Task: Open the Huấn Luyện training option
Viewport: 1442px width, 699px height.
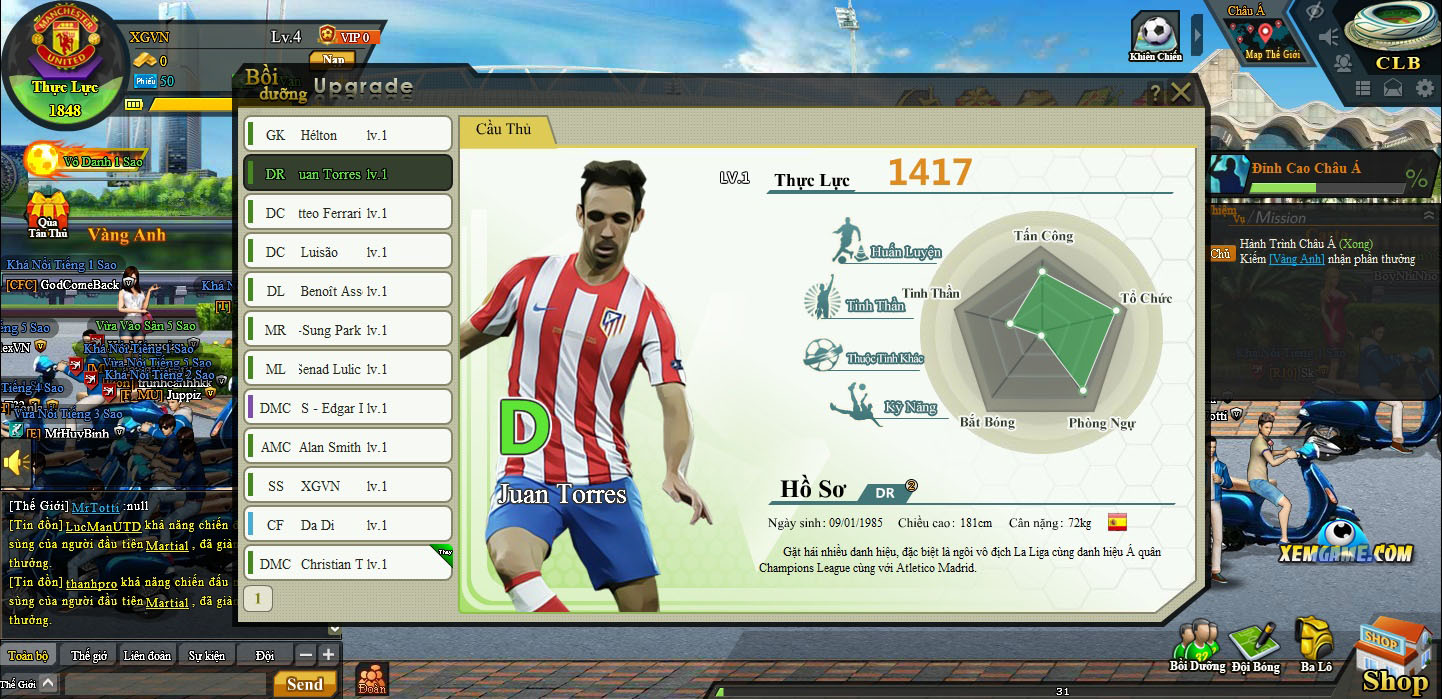Action: [x=887, y=246]
